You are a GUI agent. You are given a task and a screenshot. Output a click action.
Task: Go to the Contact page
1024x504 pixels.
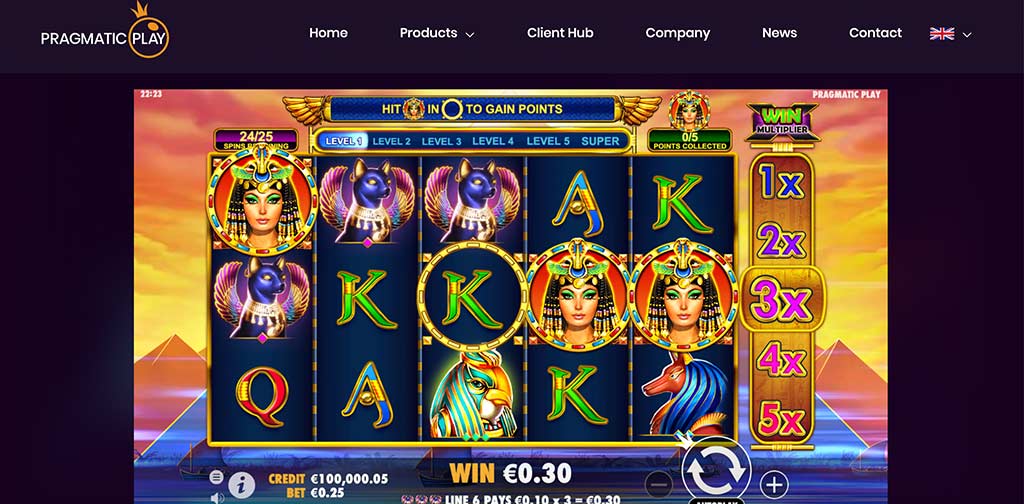click(x=875, y=33)
